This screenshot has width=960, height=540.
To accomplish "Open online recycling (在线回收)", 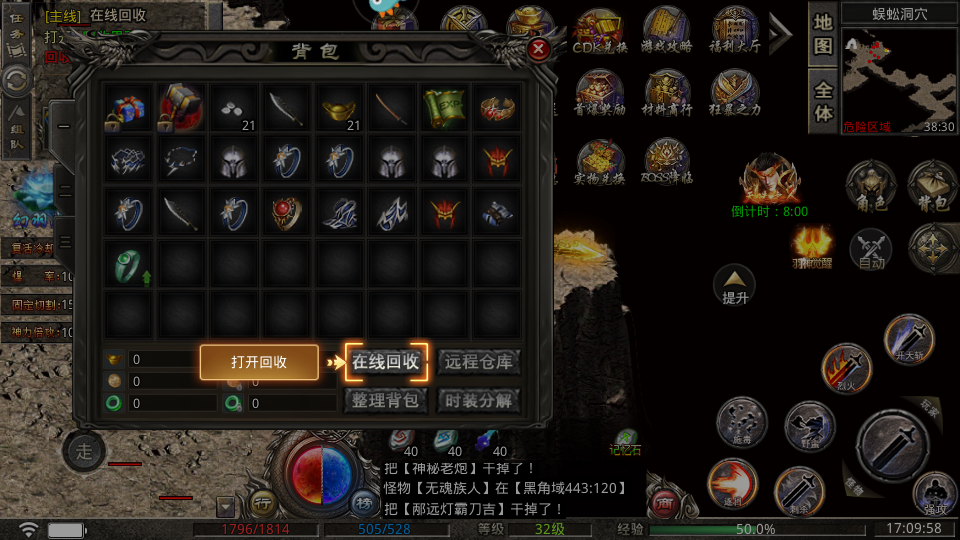I will tap(386, 362).
